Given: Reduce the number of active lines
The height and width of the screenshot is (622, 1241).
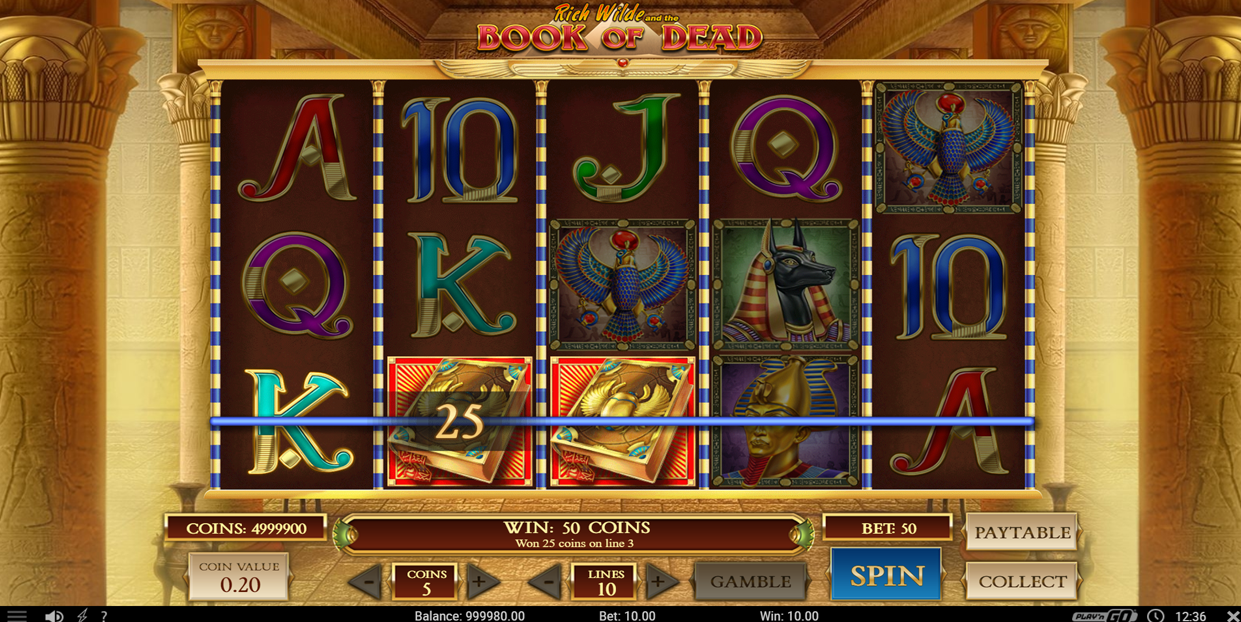Looking at the screenshot, I should click(x=547, y=582).
